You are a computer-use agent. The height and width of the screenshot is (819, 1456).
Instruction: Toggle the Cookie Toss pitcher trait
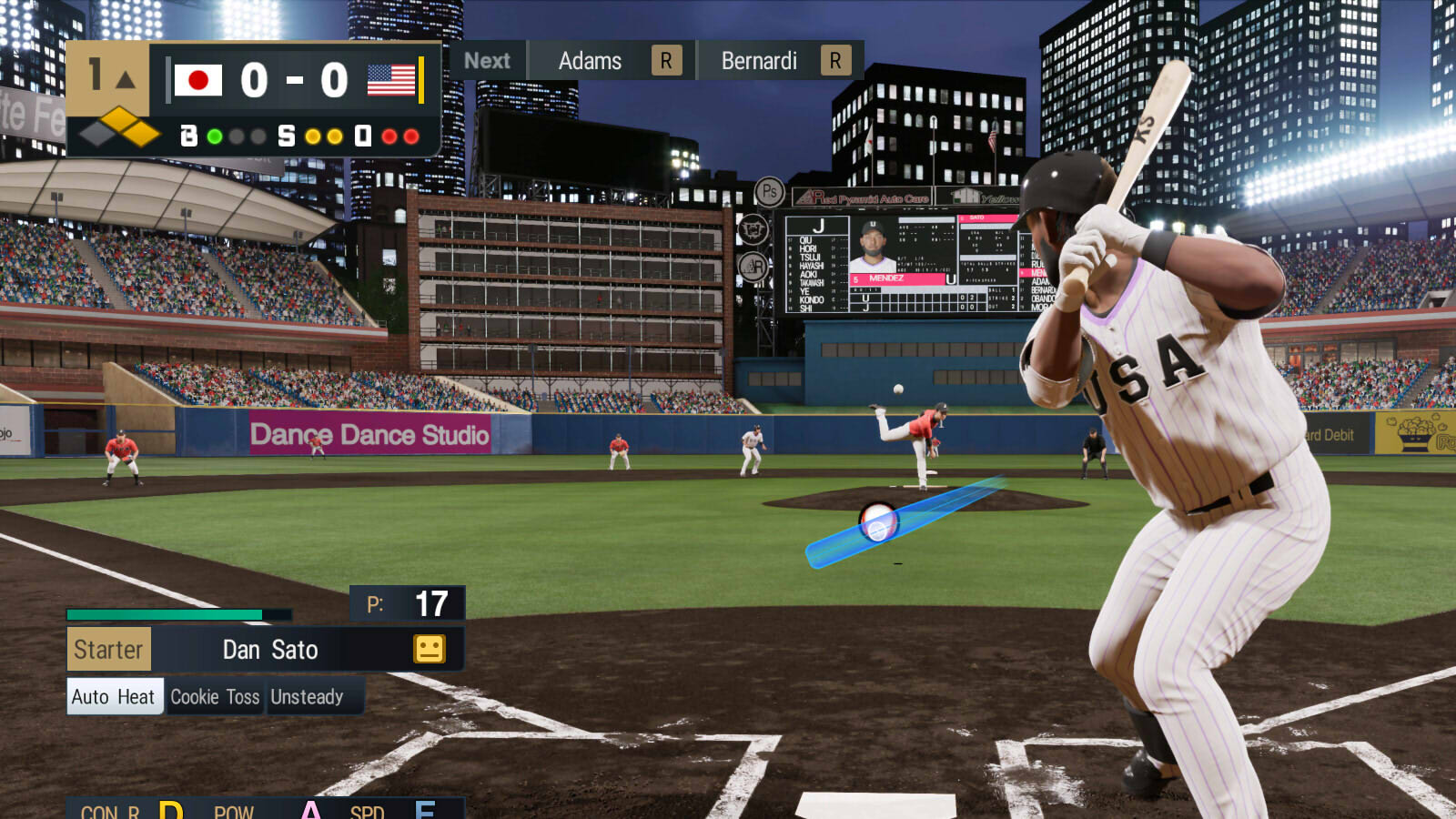click(x=216, y=697)
